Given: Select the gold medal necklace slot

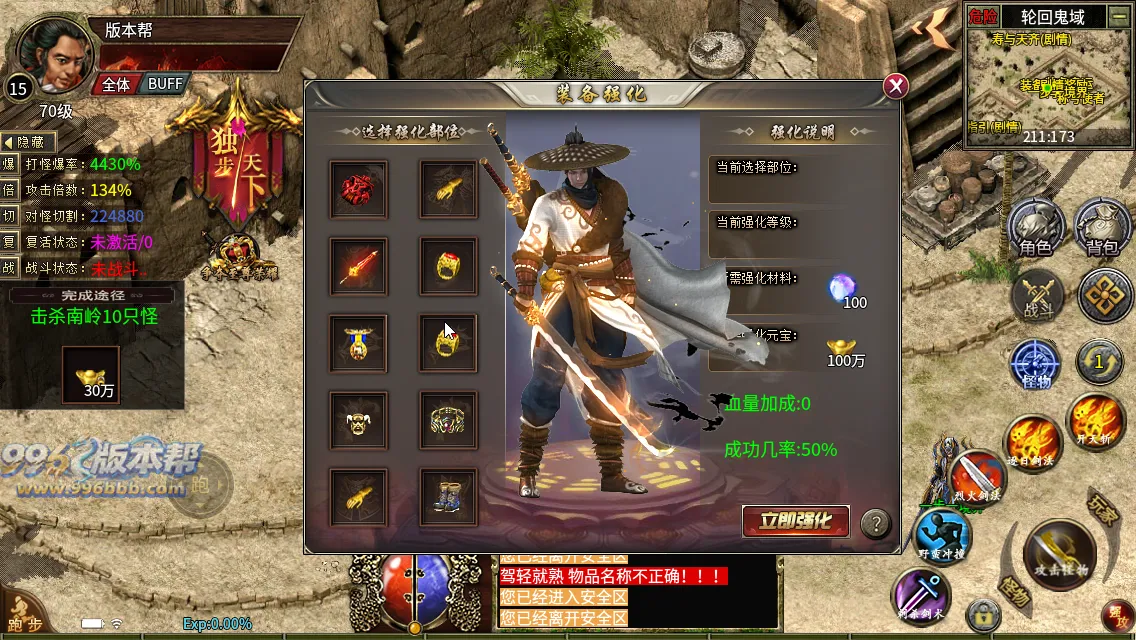Looking at the screenshot, I should (359, 343).
